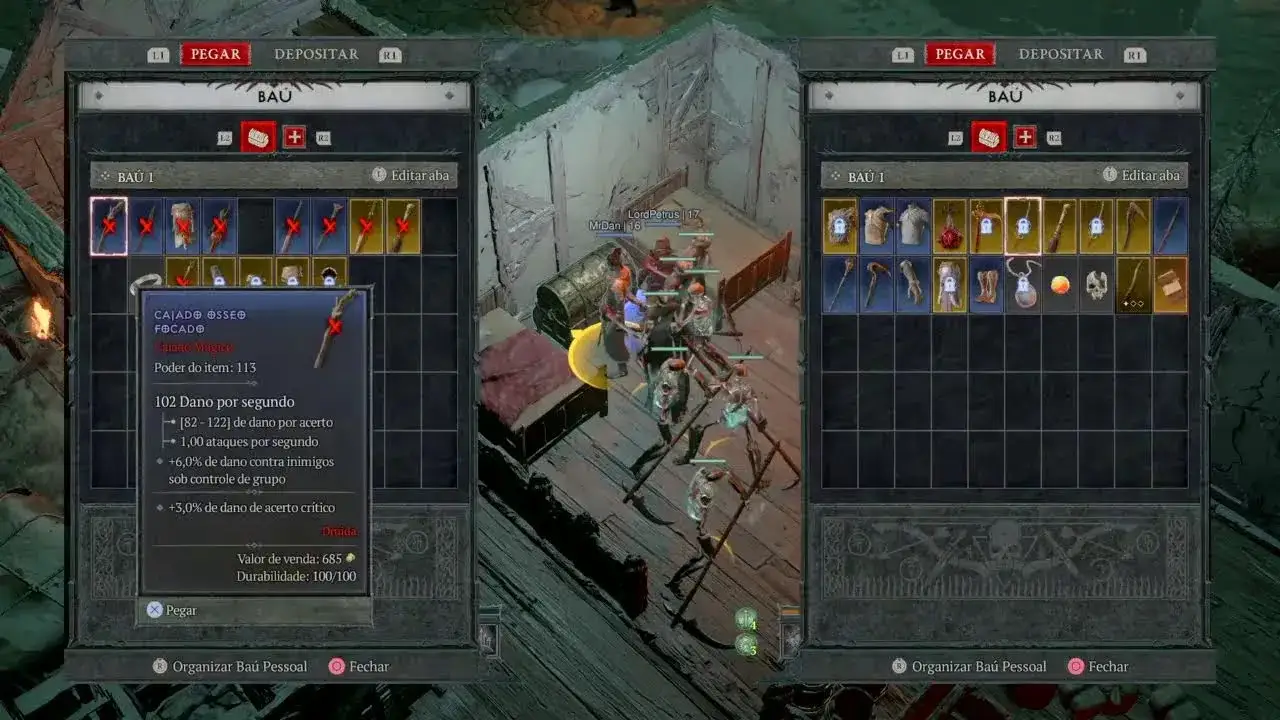This screenshot has width=1280, height=720.
Task: Select the chest tab icon on right panel
Action: [x=989, y=137]
